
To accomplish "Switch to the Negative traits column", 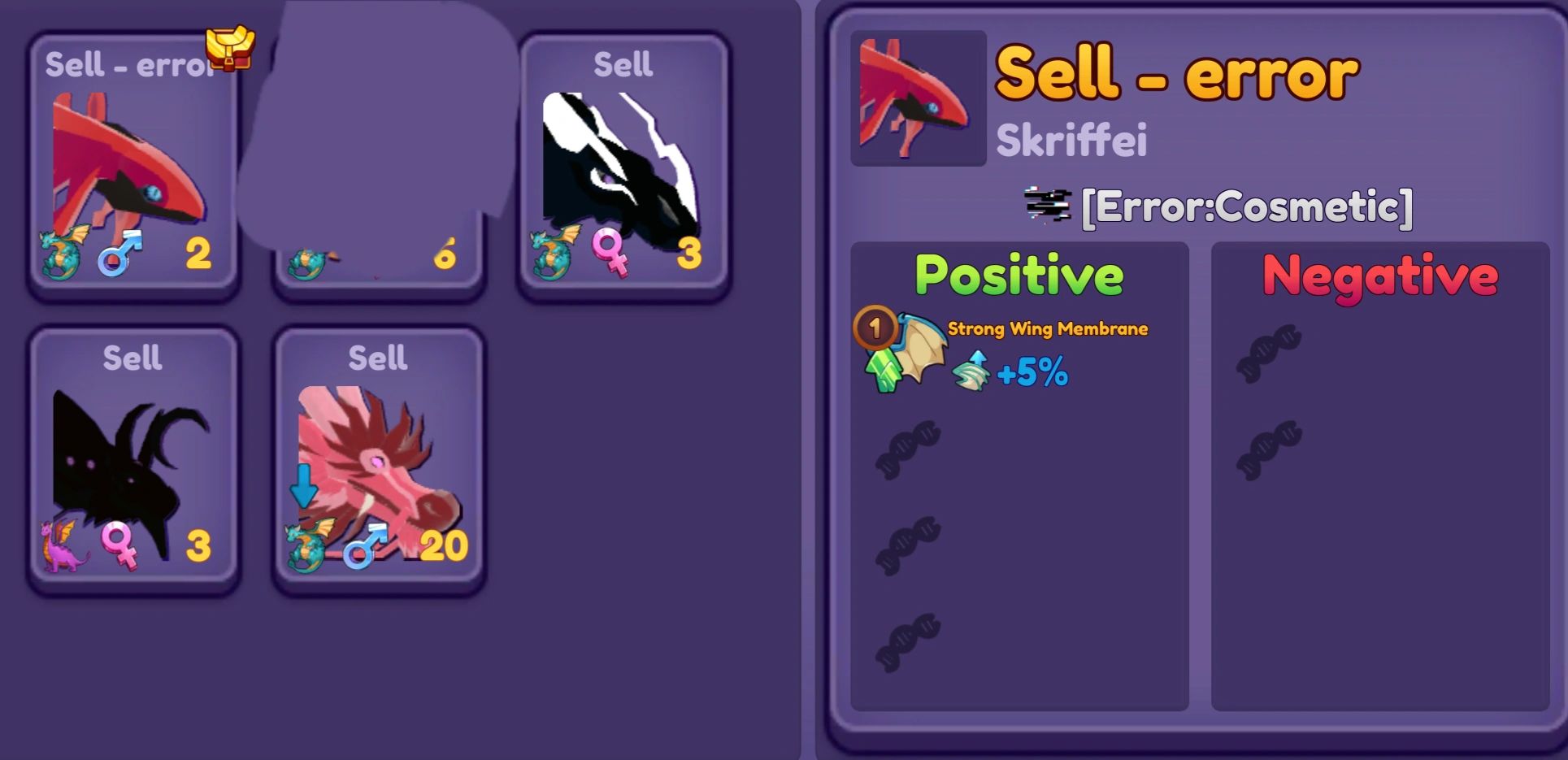I will [1379, 275].
